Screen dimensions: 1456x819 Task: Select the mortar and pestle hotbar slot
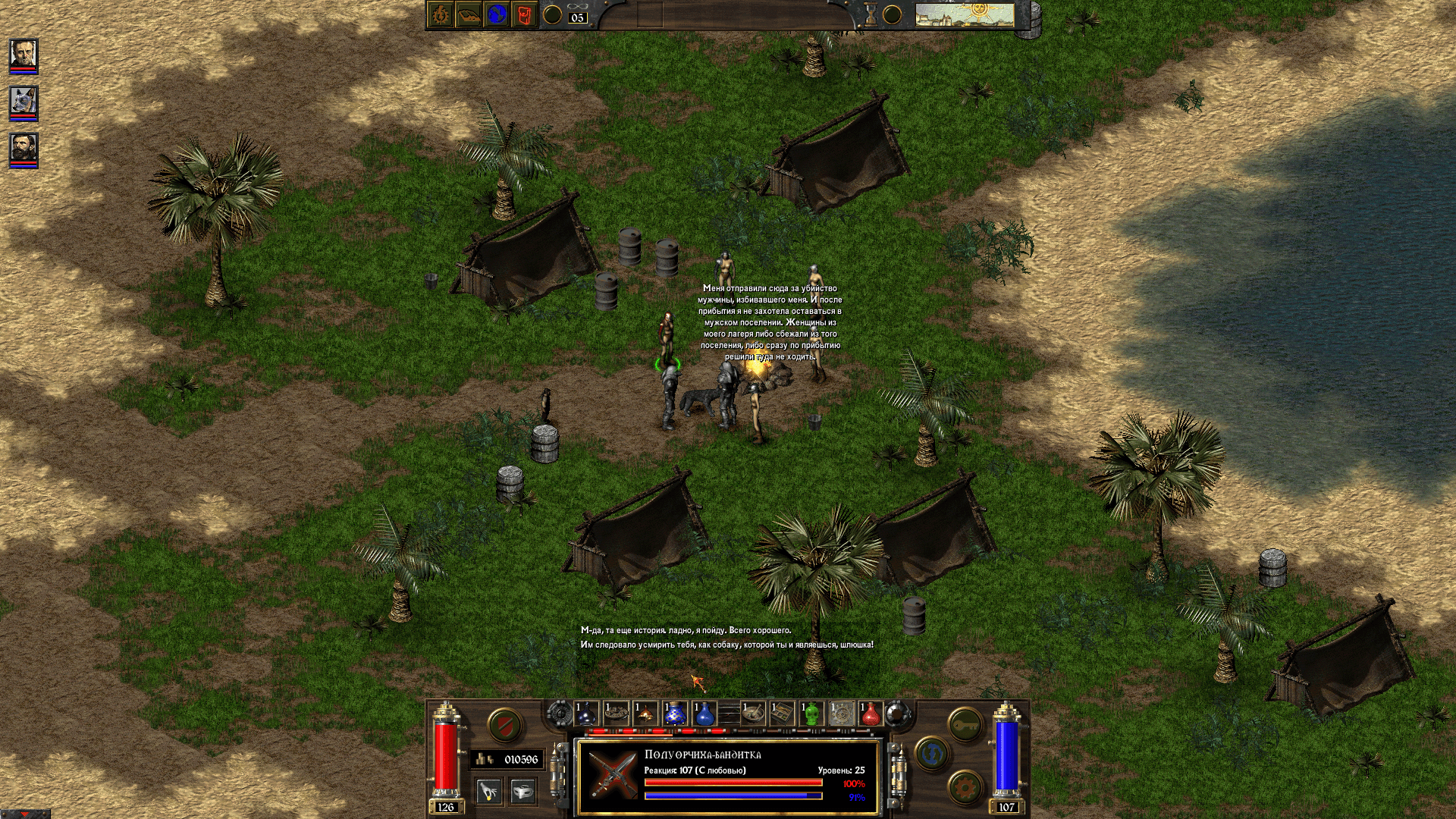752,713
